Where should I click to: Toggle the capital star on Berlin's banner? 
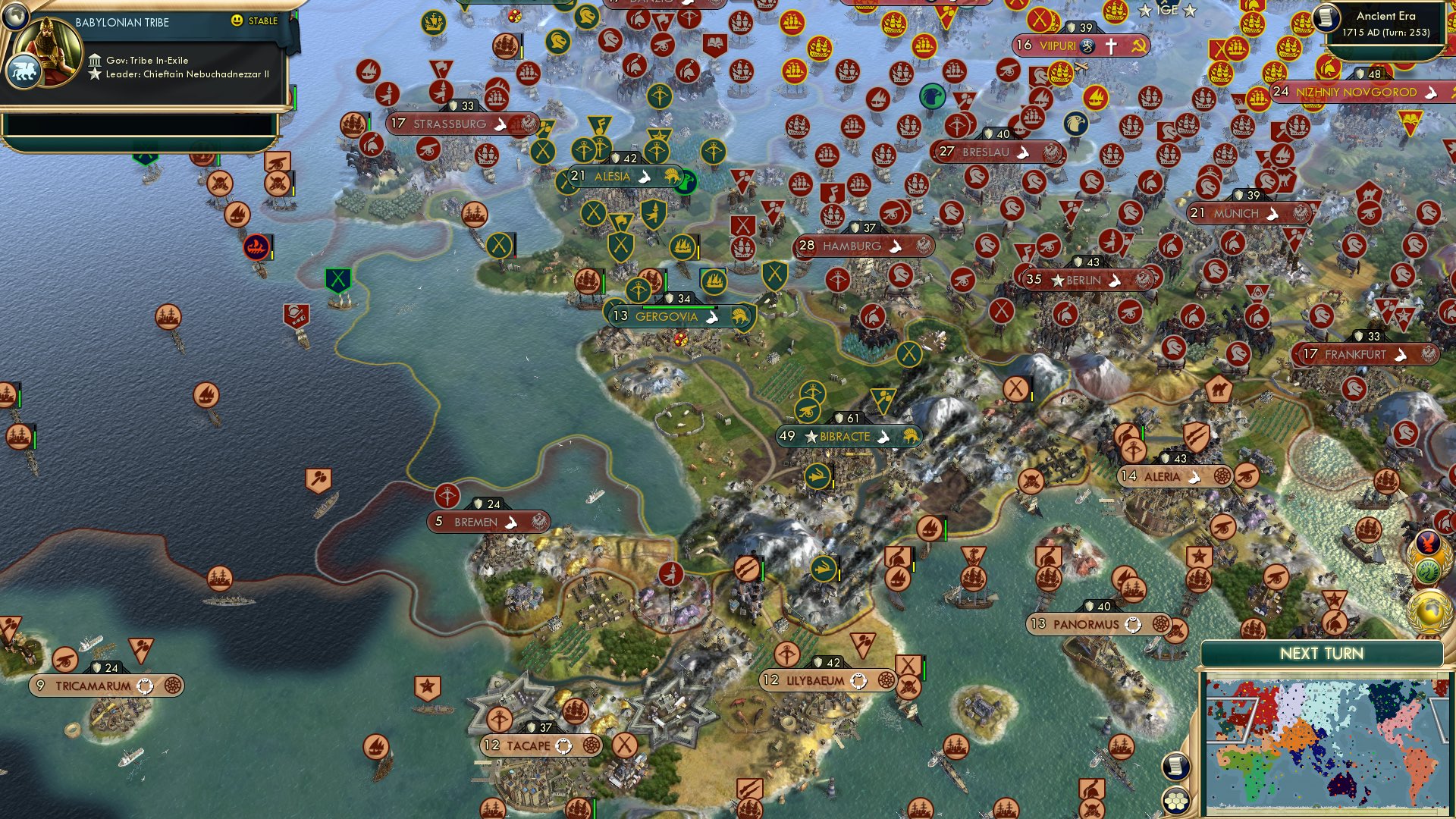[x=1059, y=279]
